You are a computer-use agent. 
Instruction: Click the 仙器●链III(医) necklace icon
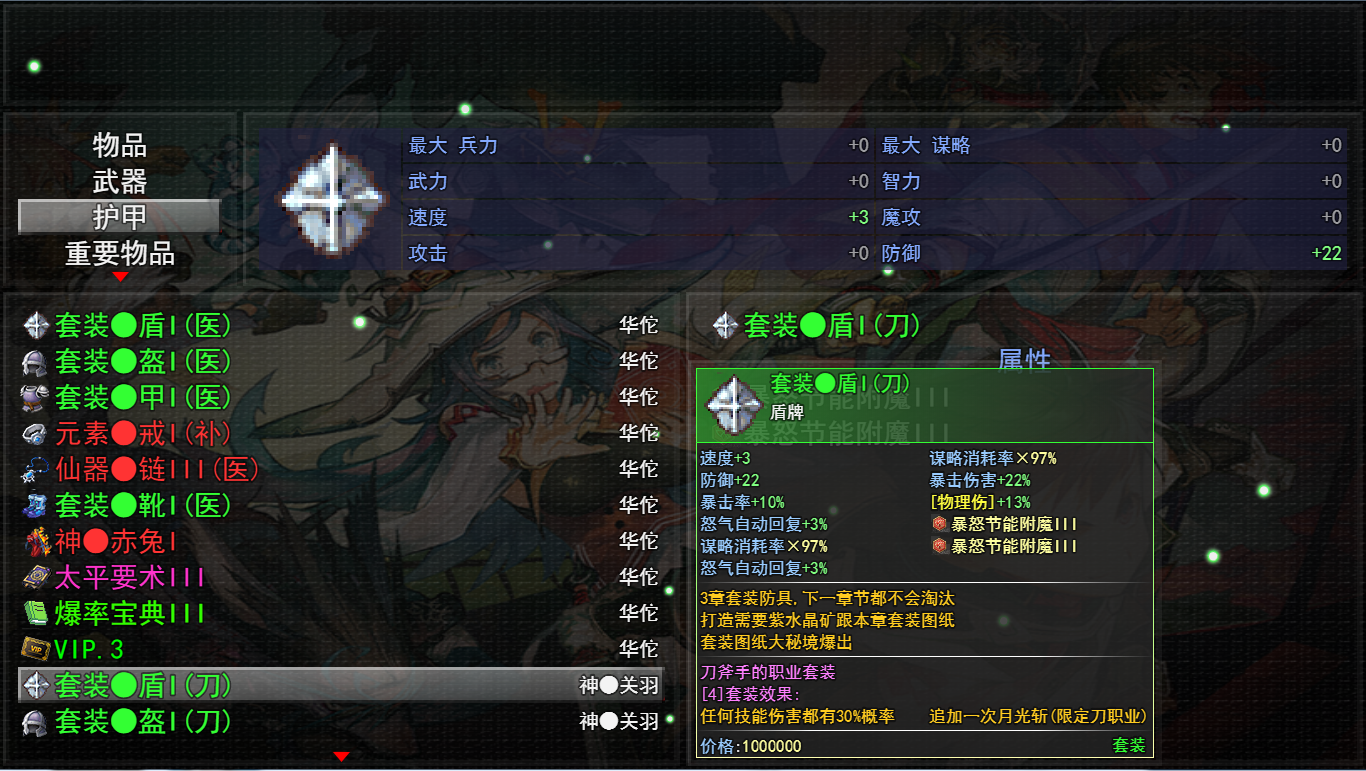pos(35,470)
